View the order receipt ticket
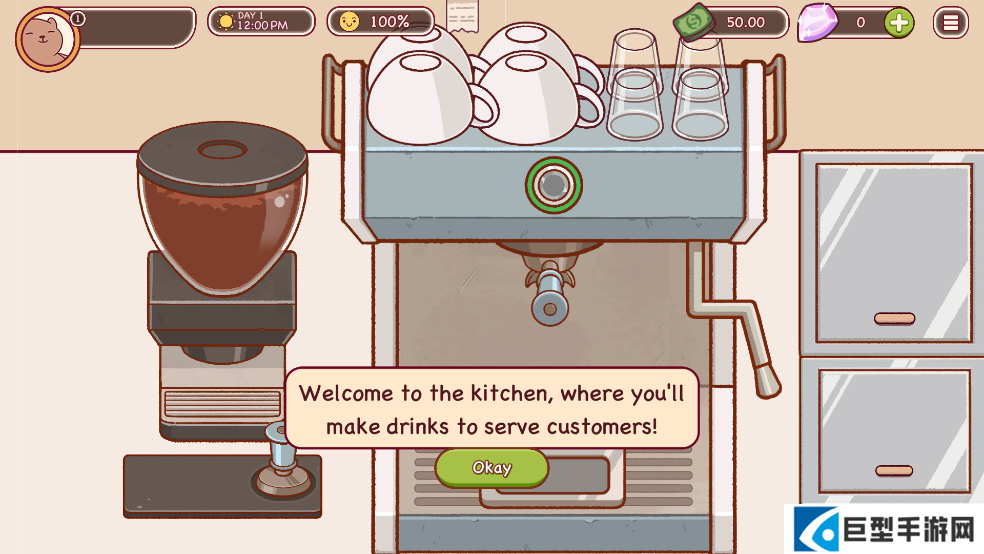The image size is (984, 554). click(x=462, y=16)
